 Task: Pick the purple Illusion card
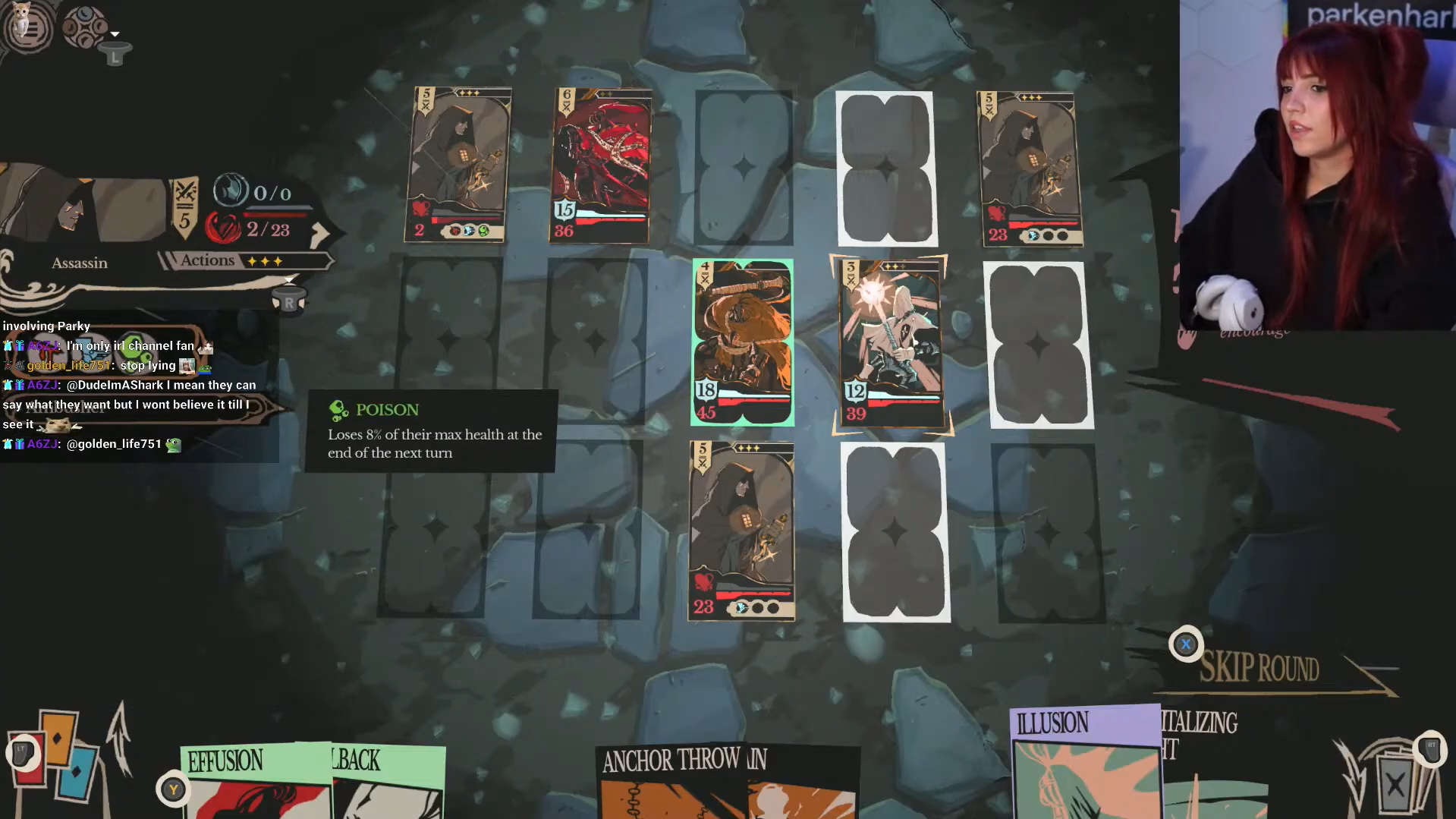tap(1085, 763)
